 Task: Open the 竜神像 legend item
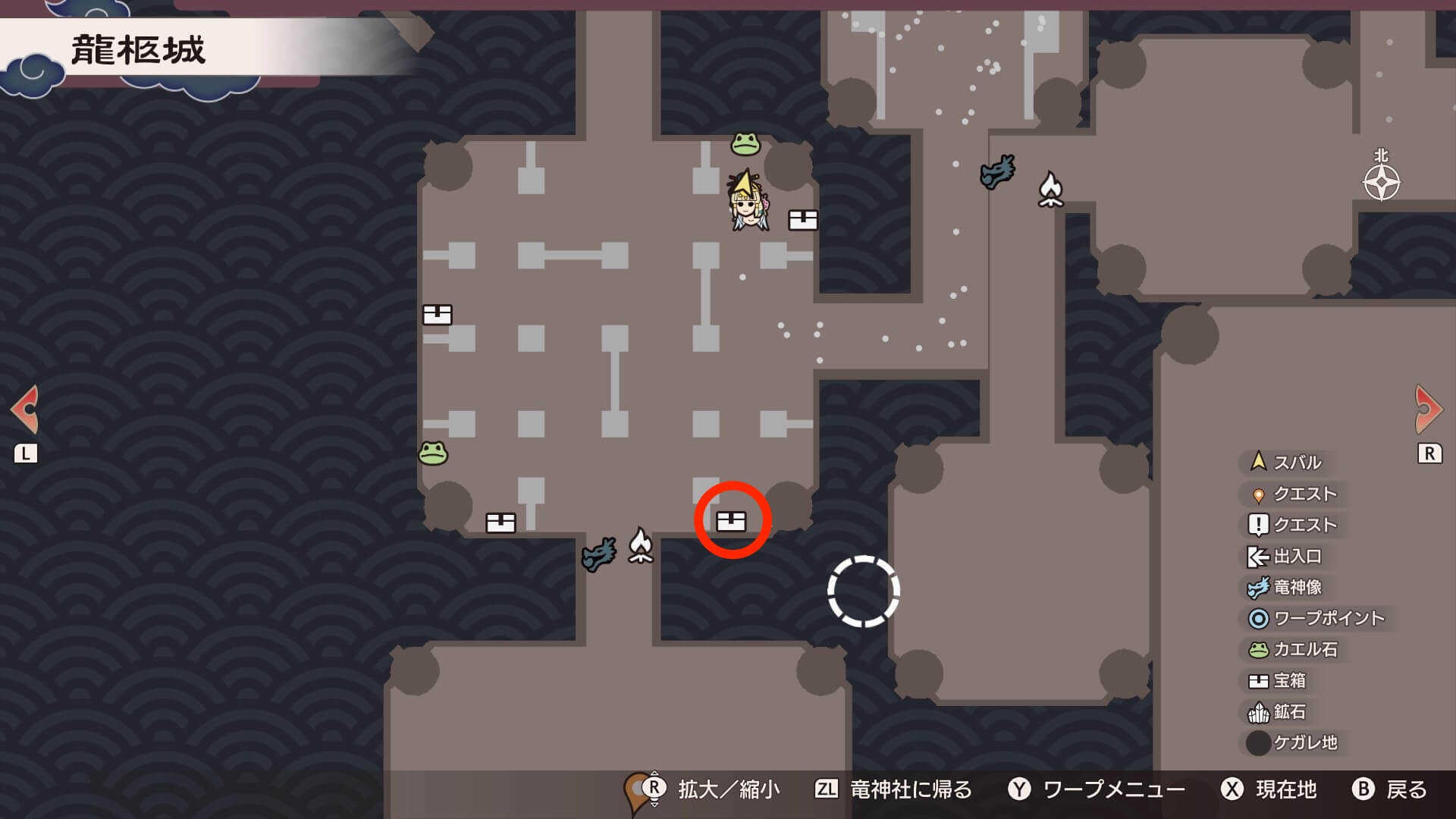click(x=1282, y=587)
